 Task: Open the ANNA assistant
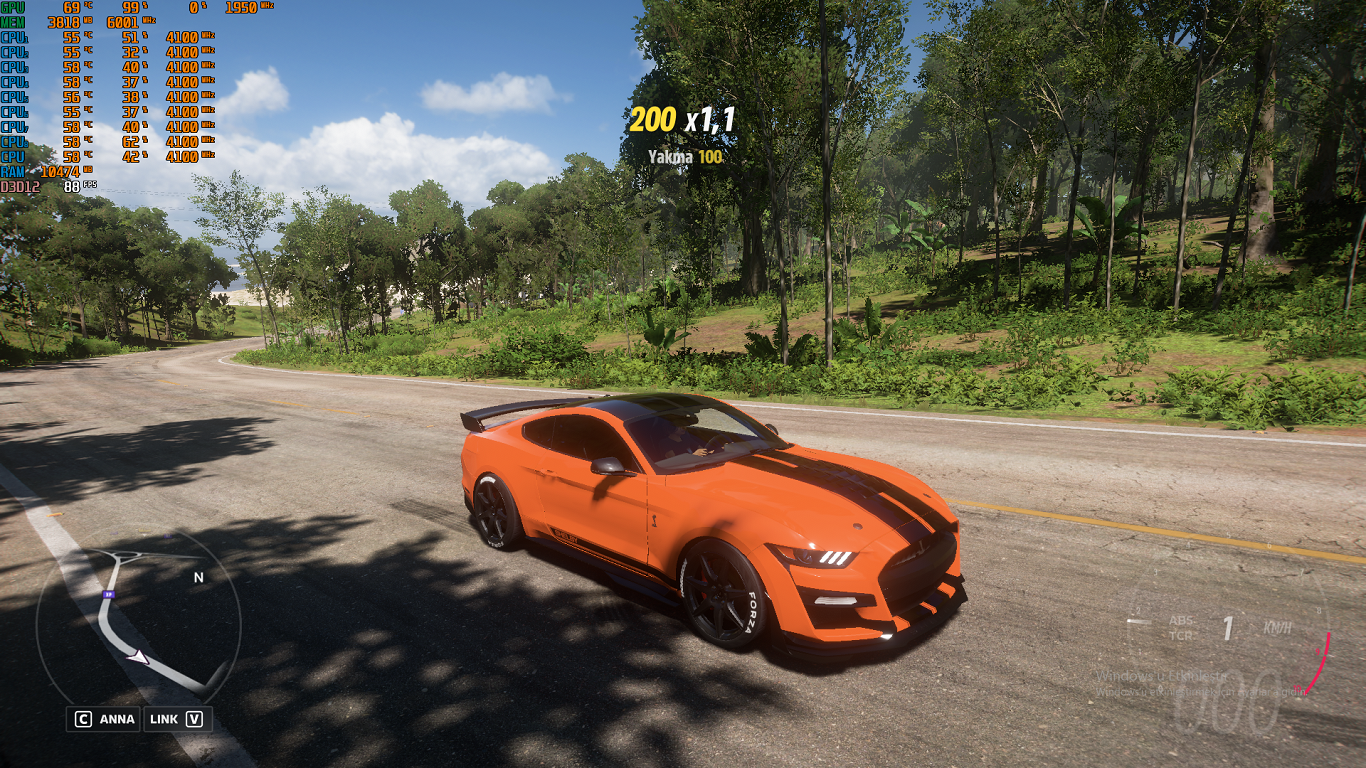[104, 719]
